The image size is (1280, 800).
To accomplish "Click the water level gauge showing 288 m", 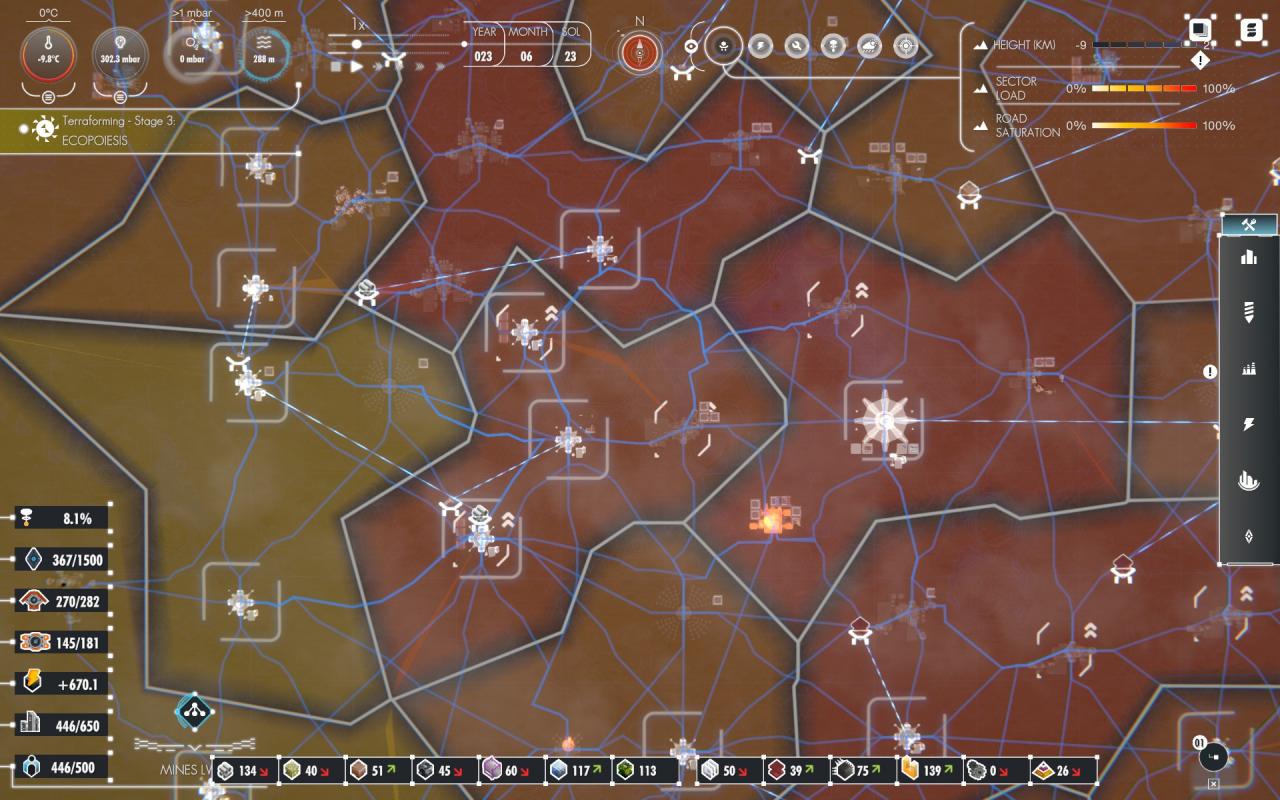I will click(x=264, y=53).
